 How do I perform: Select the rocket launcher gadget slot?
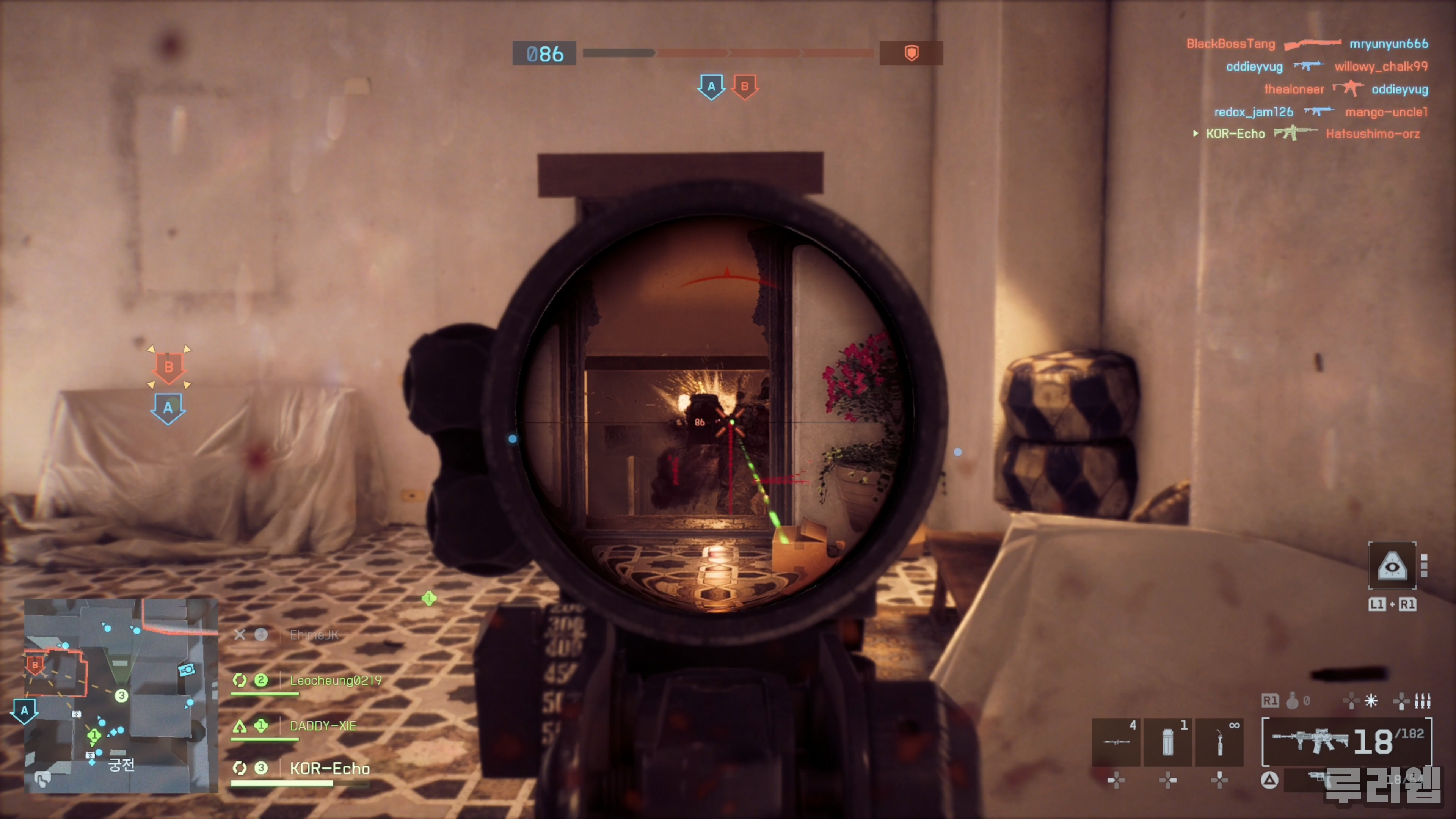[x=1116, y=742]
